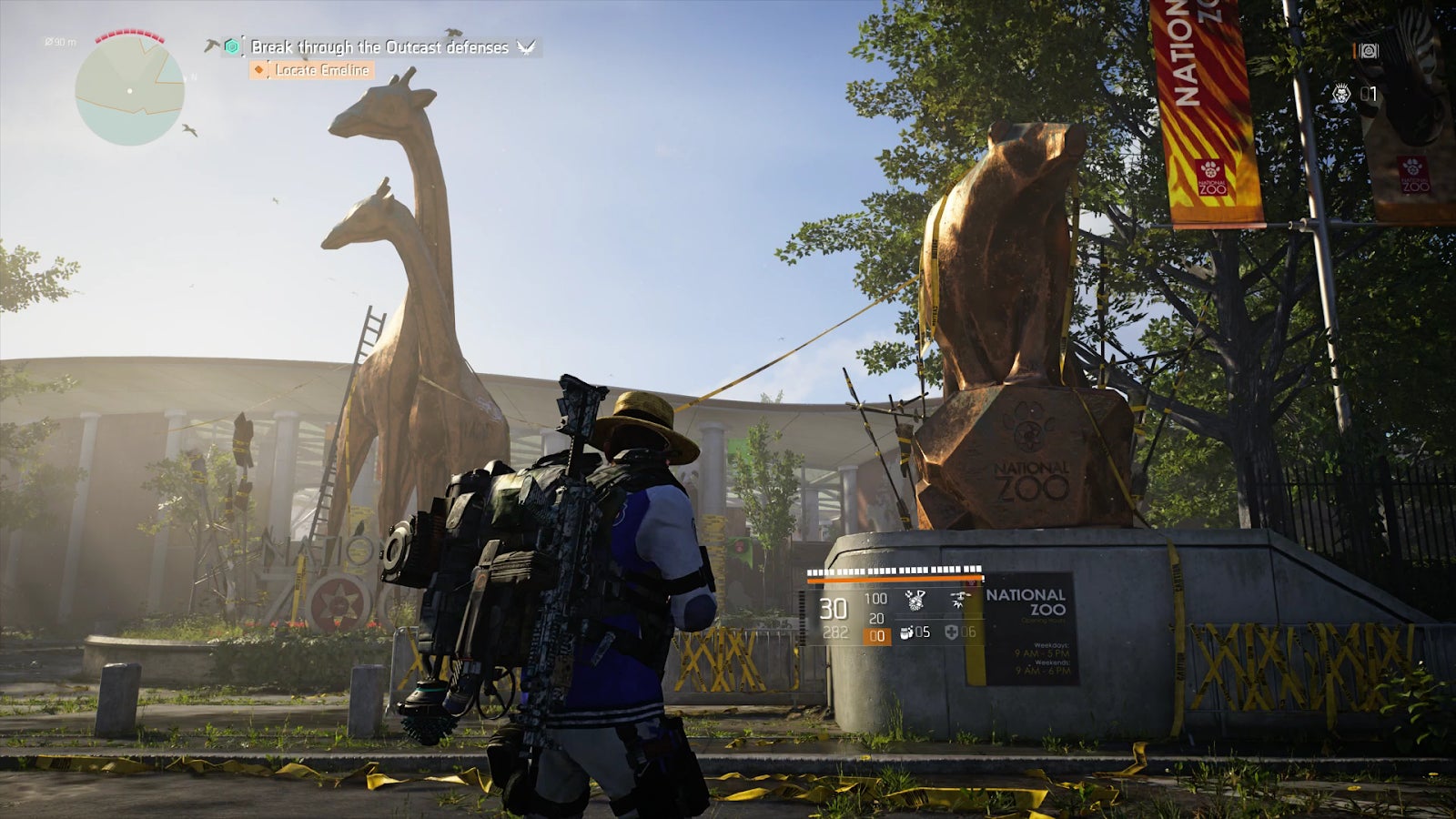This screenshot has width=1456, height=819.
Task: Click the camera icon in the top-right corner
Action: (x=1368, y=52)
